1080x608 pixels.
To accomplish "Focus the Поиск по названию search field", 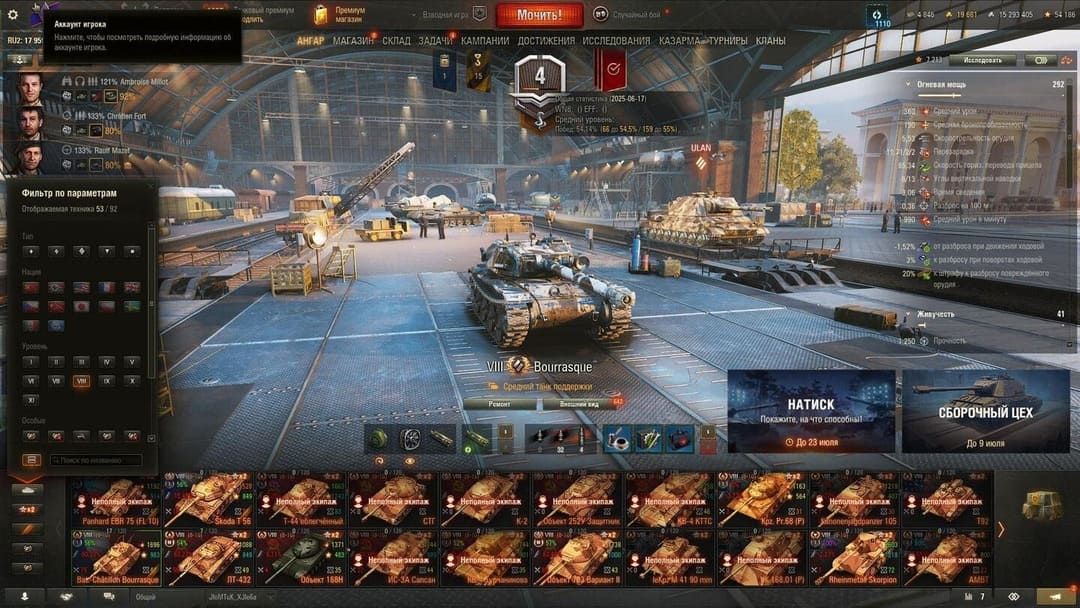I will coord(93,460).
